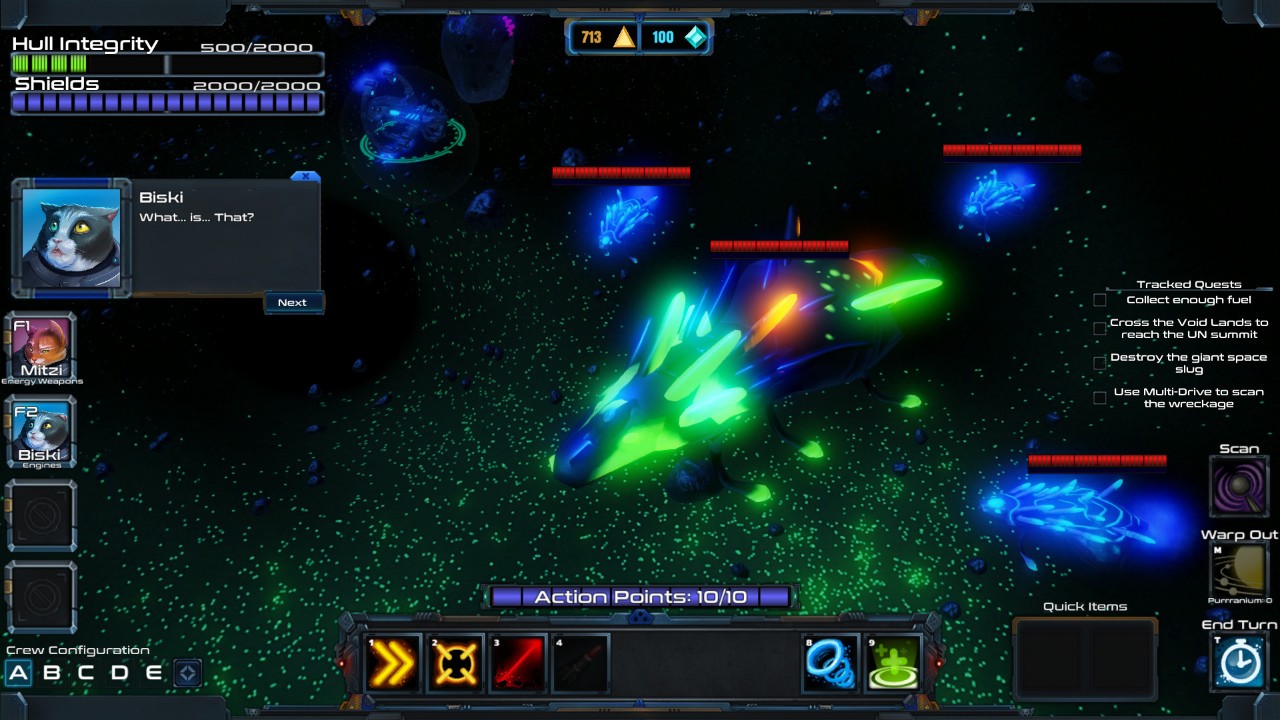
Task: Activate the yellow crosshair targeting ability
Action: (x=455, y=663)
